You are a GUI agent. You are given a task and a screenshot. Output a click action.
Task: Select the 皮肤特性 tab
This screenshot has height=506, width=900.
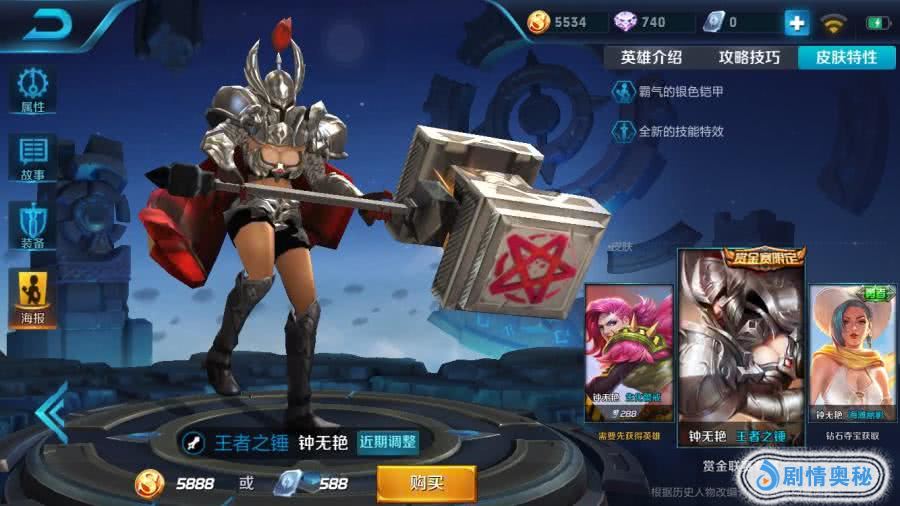[845, 57]
